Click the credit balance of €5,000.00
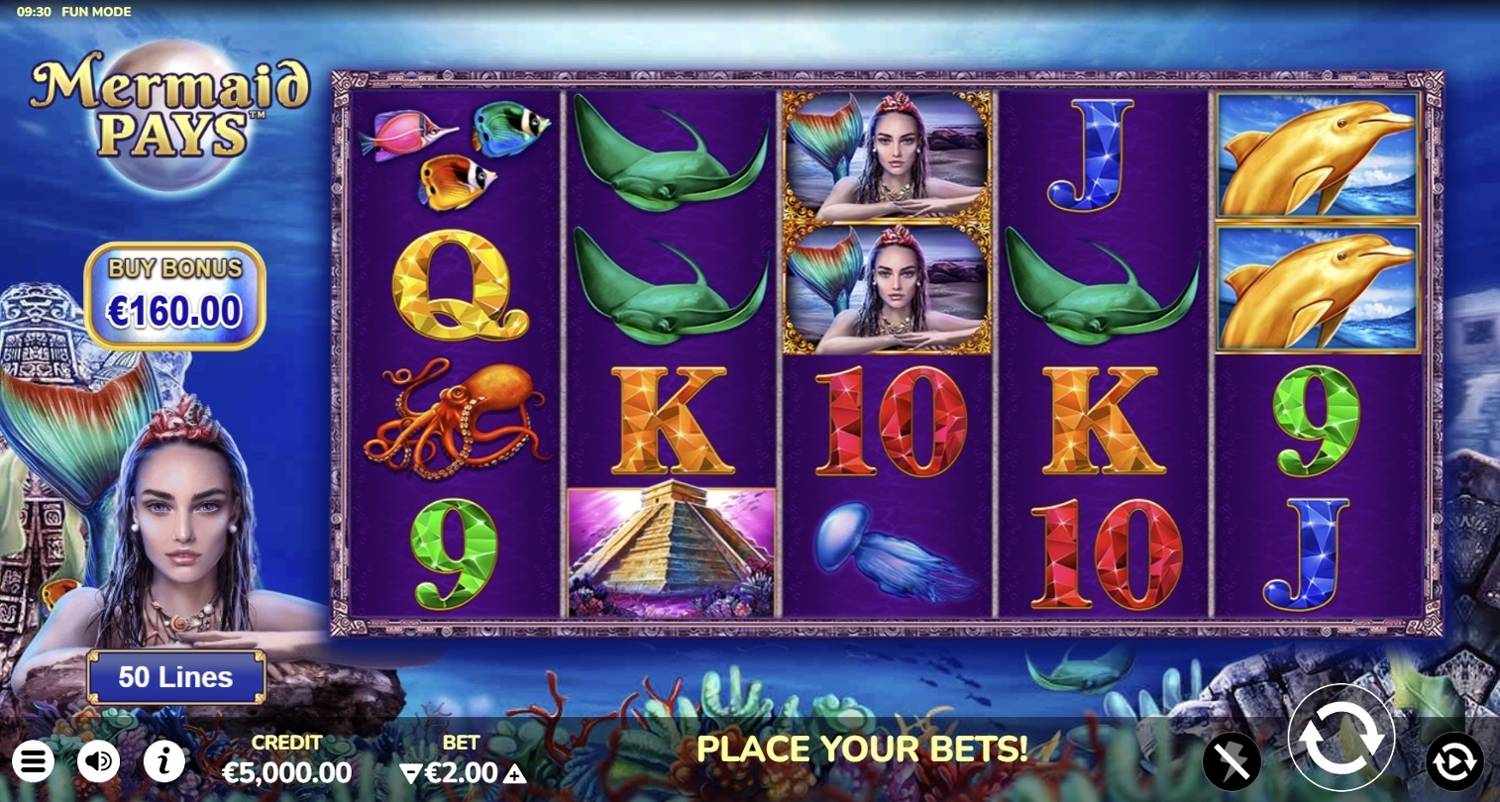This screenshot has width=1500, height=802. (286, 772)
